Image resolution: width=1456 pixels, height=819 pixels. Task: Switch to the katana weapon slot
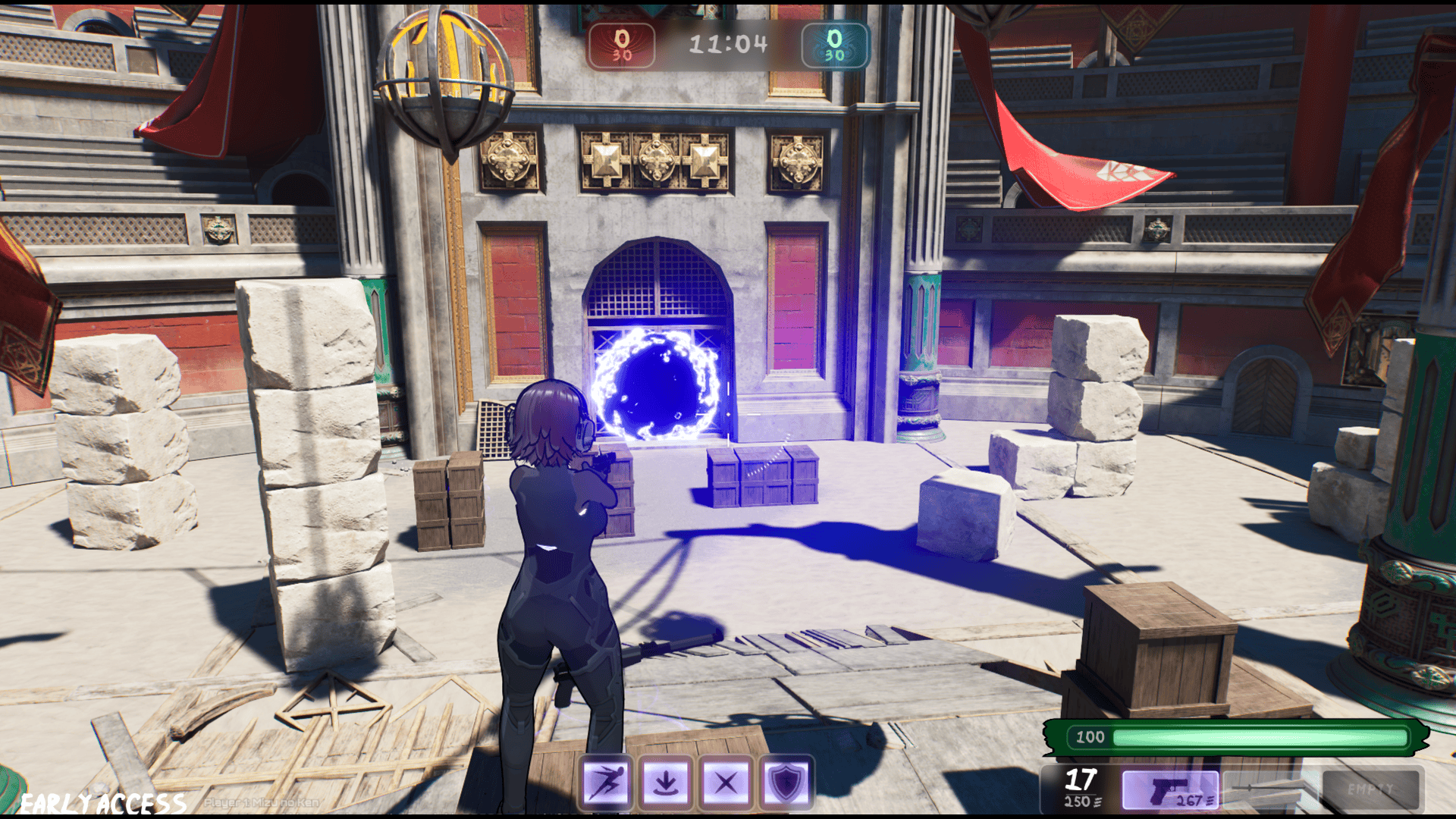tap(1270, 789)
